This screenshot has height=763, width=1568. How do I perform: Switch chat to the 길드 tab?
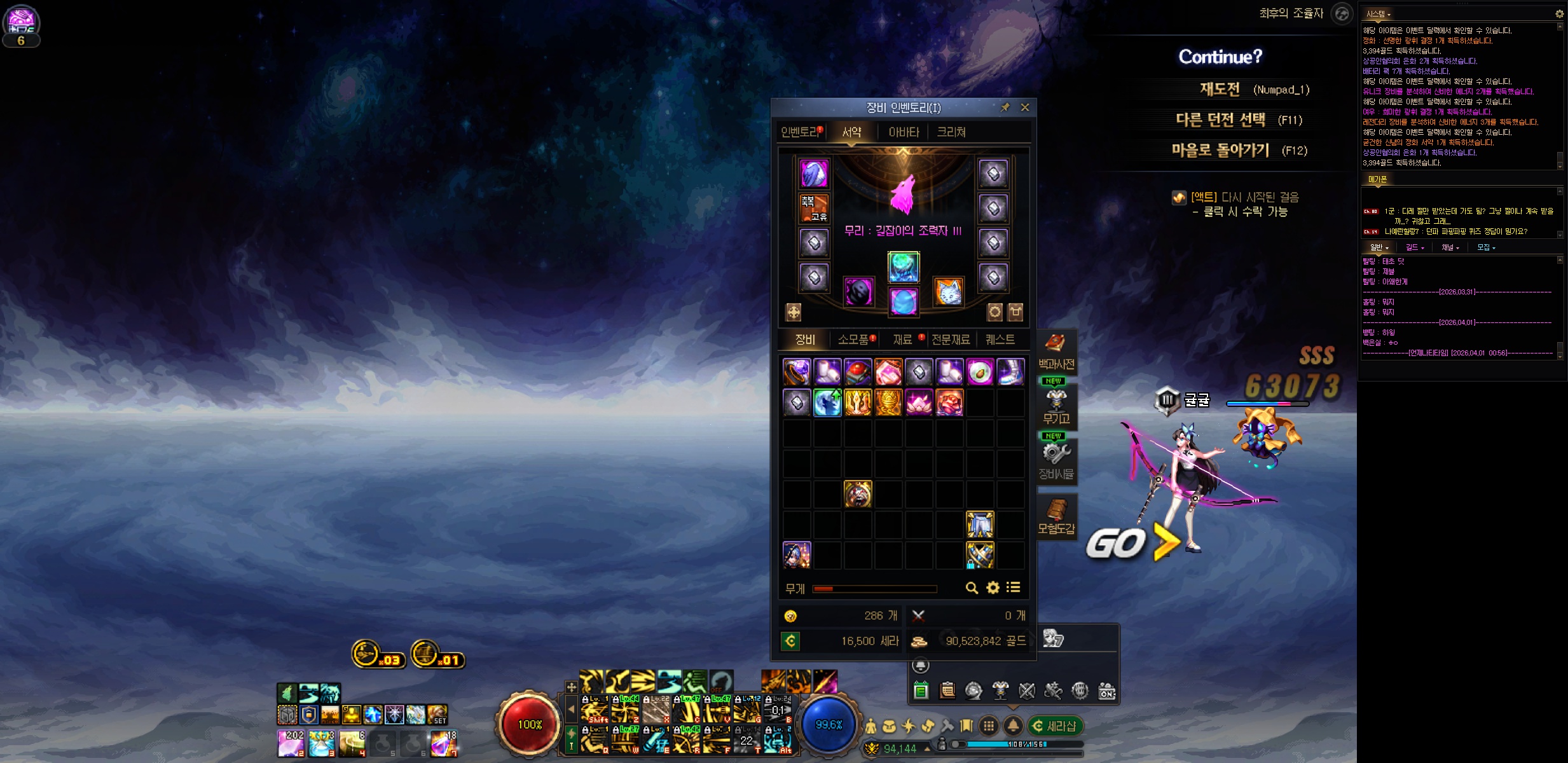click(x=1414, y=247)
